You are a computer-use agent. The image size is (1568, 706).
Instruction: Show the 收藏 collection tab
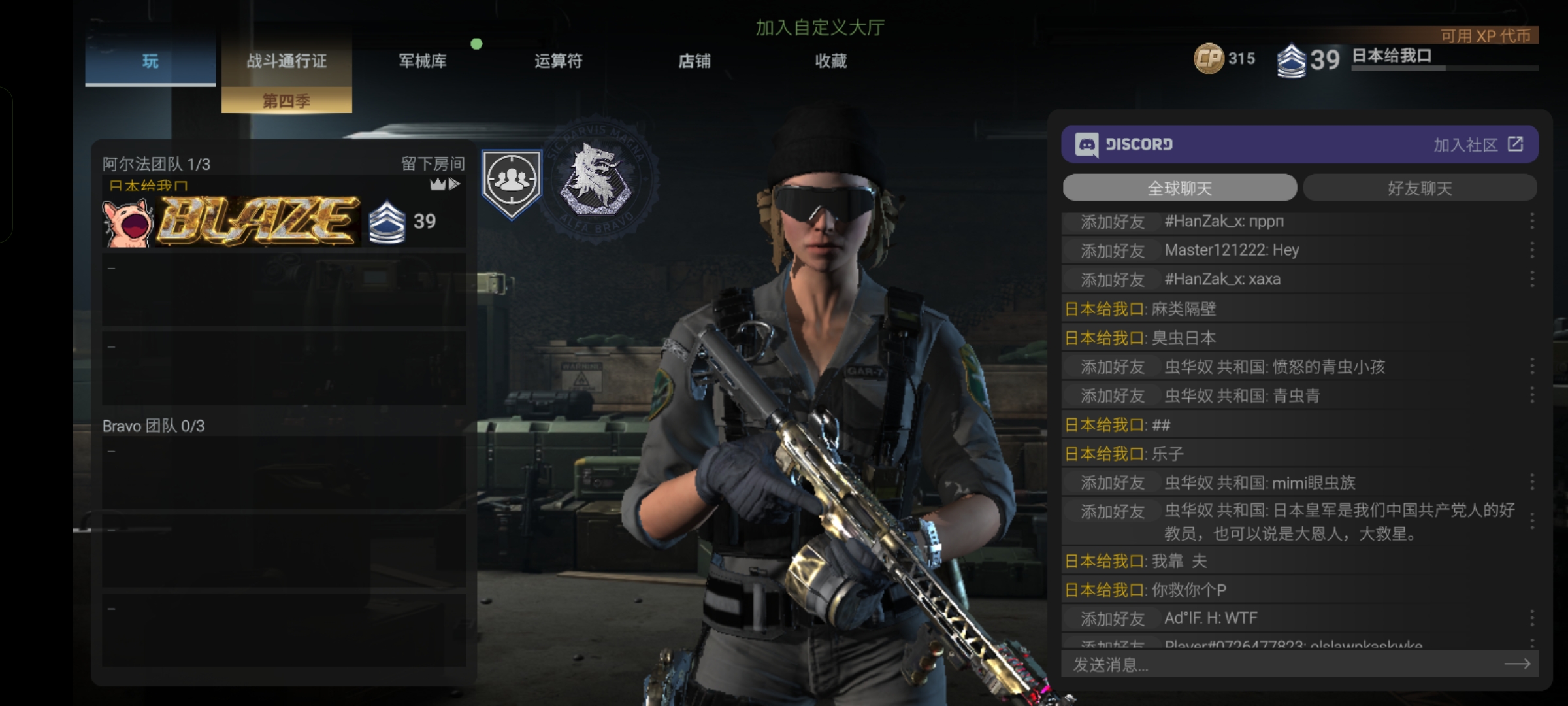[x=830, y=61]
